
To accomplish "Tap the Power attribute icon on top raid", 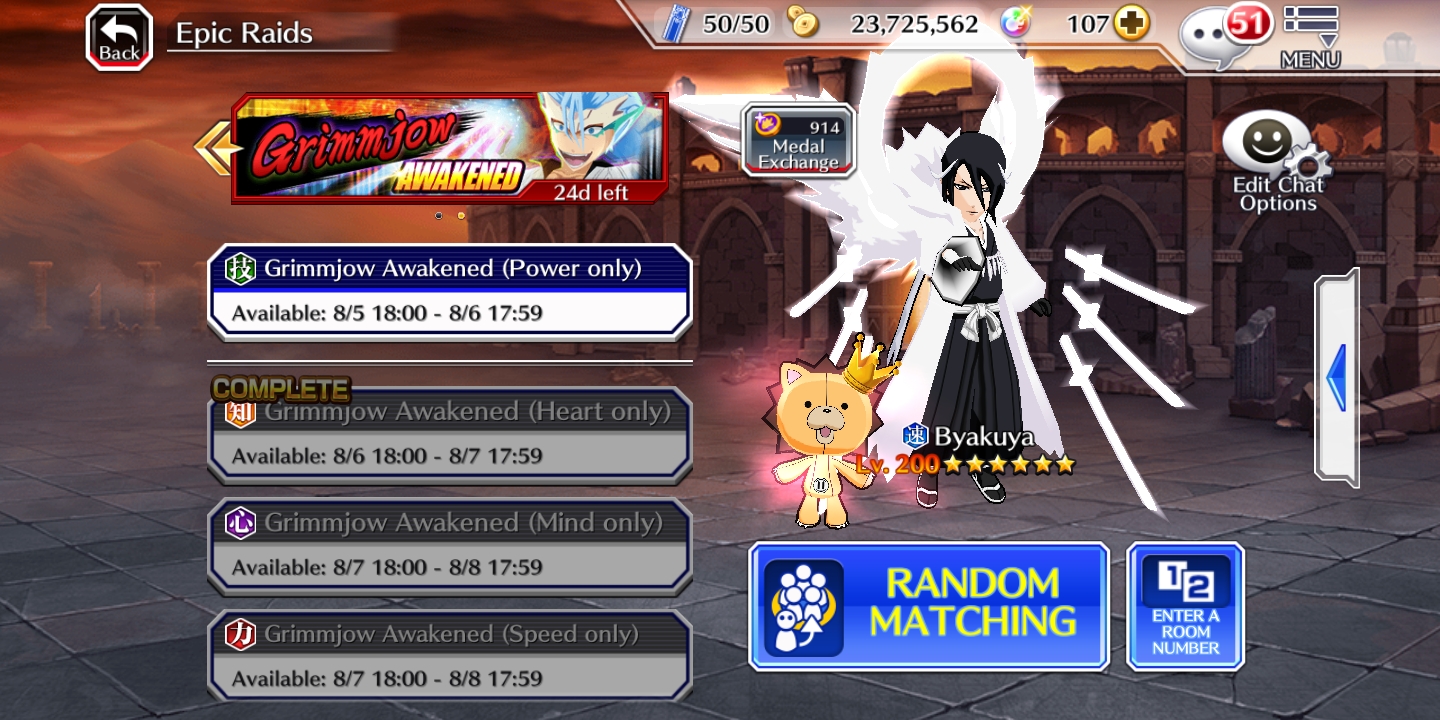I will [242, 268].
